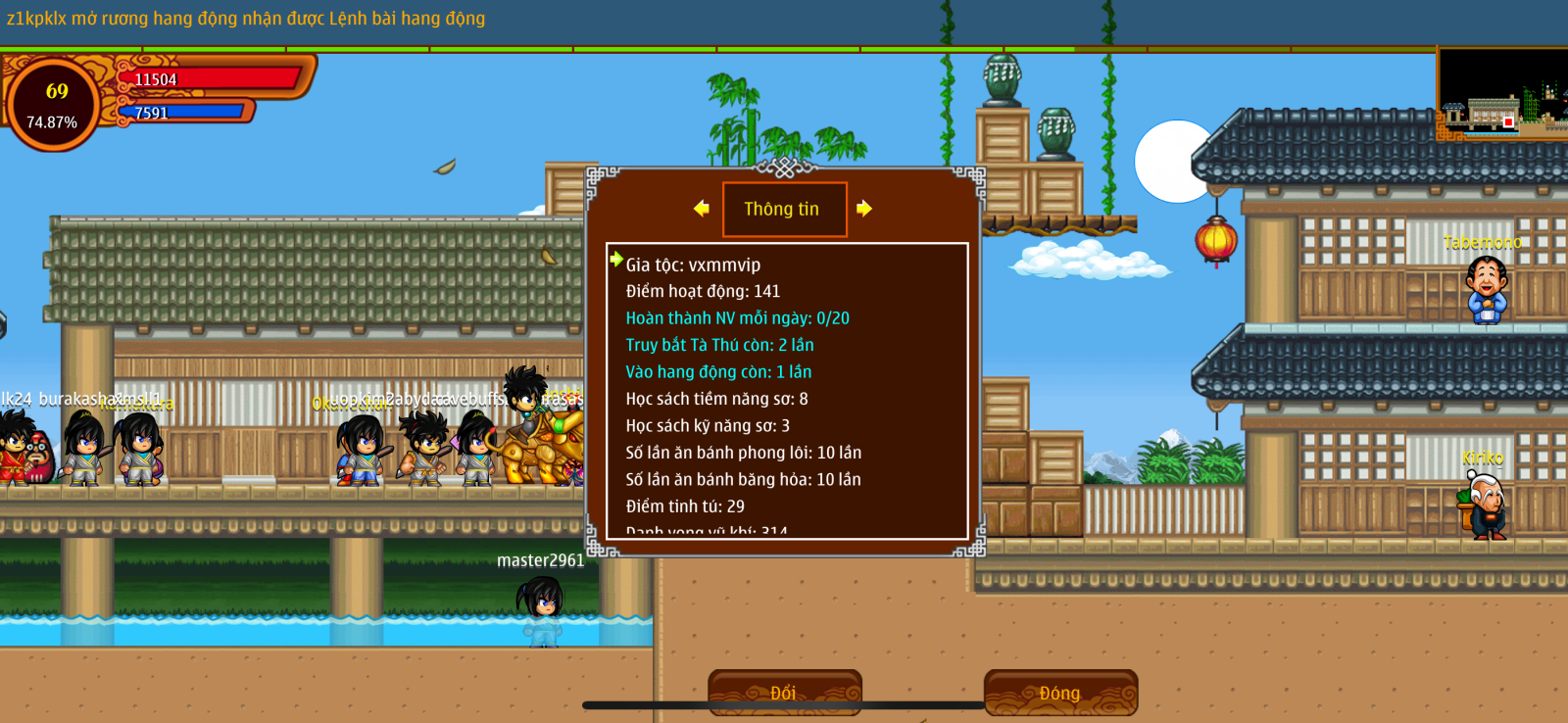Go to next tab with right arrow
Image resolution: width=1568 pixels, height=723 pixels.
coord(863,208)
